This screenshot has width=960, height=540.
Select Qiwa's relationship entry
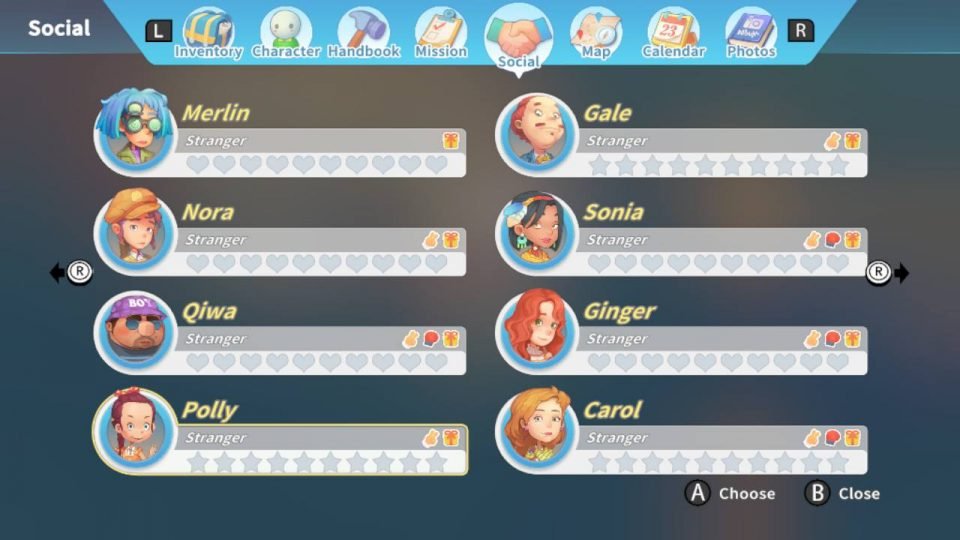pyautogui.click(x=281, y=337)
